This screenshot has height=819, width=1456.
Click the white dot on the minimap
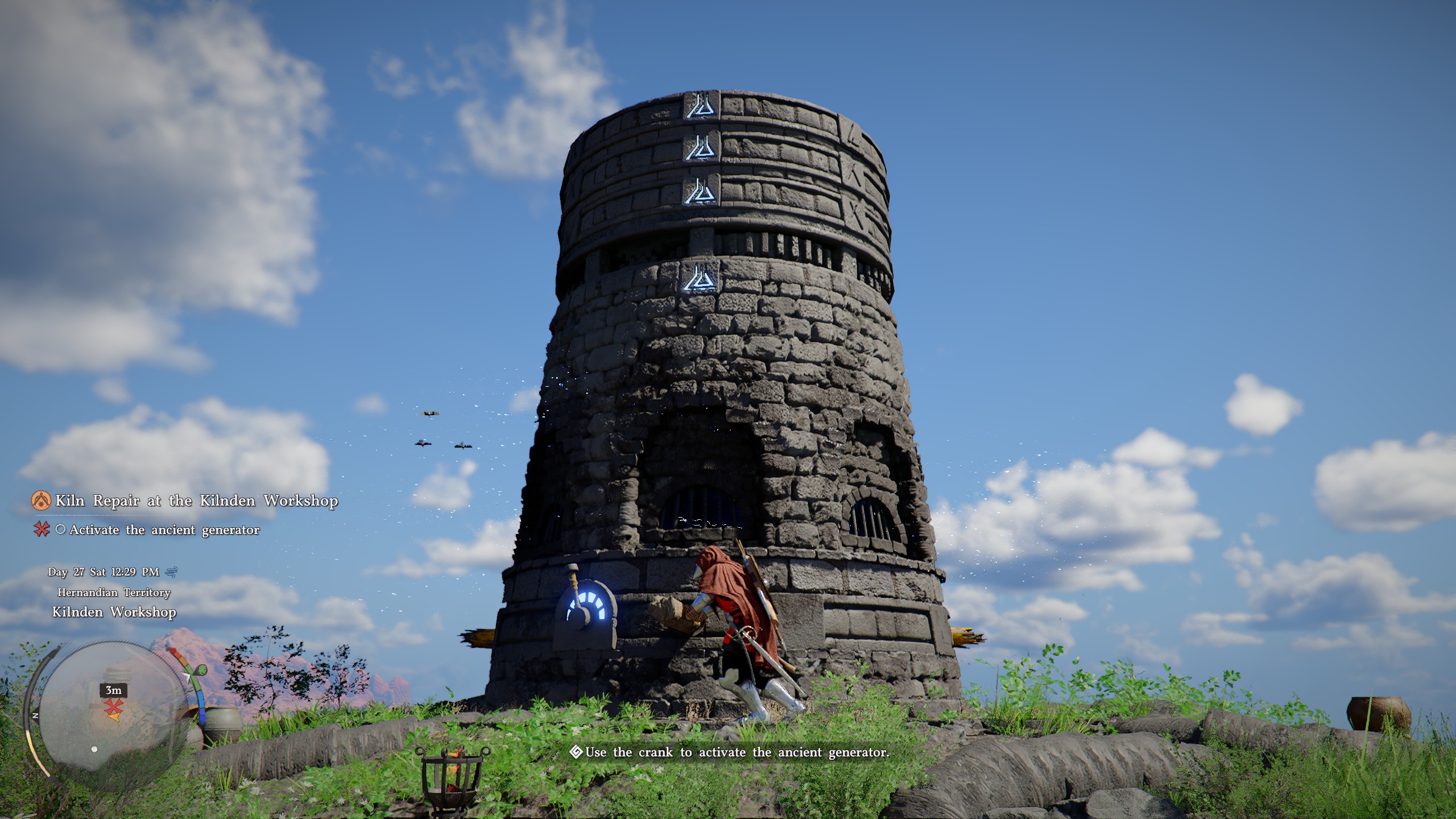(96, 748)
